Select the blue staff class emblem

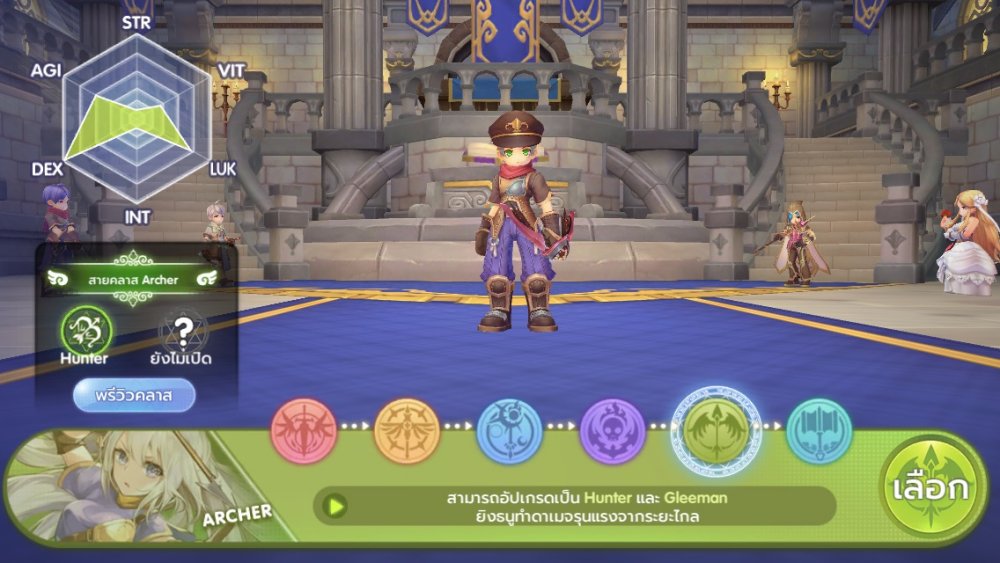point(510,431)
